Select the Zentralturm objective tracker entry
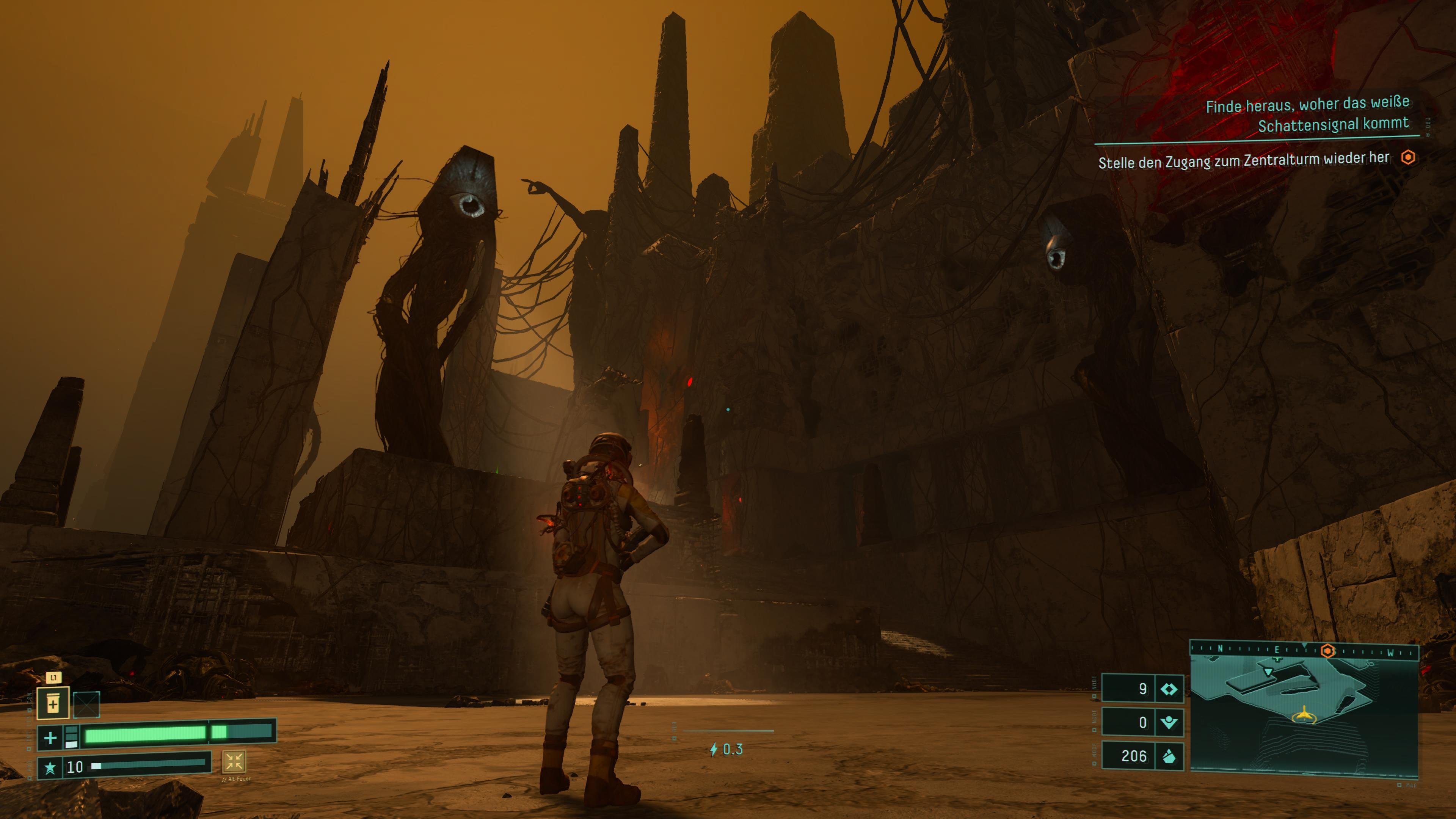1456x819 pixels. [1244, 160]
